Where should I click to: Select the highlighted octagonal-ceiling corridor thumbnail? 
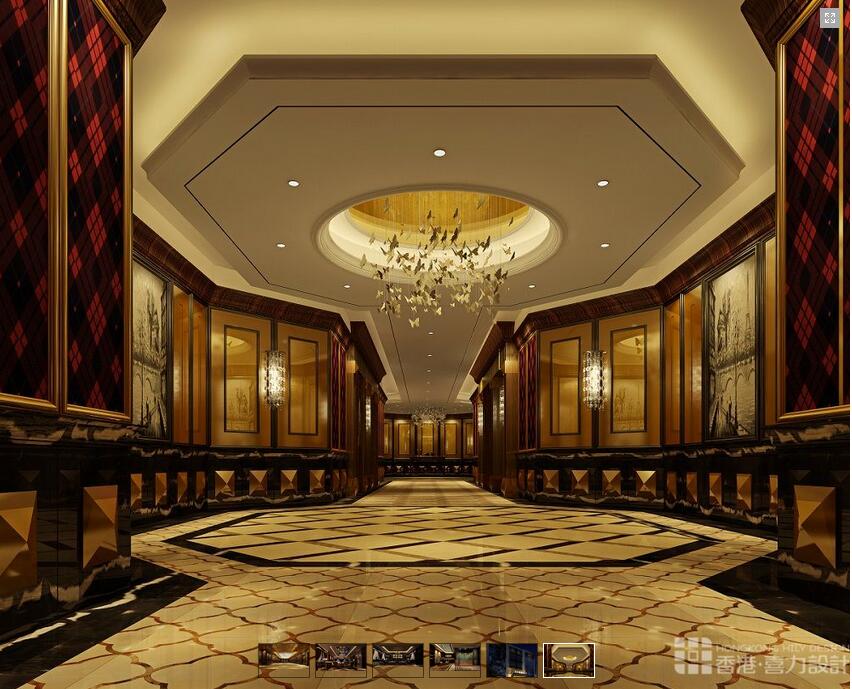569,659
